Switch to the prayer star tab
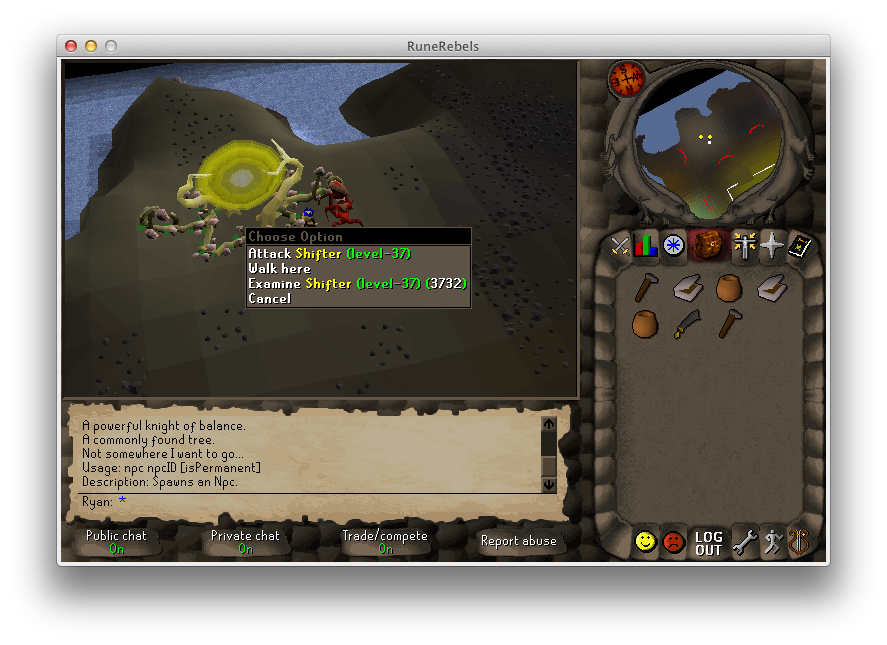This screenshot has height=645, width=887. (771, 245)
